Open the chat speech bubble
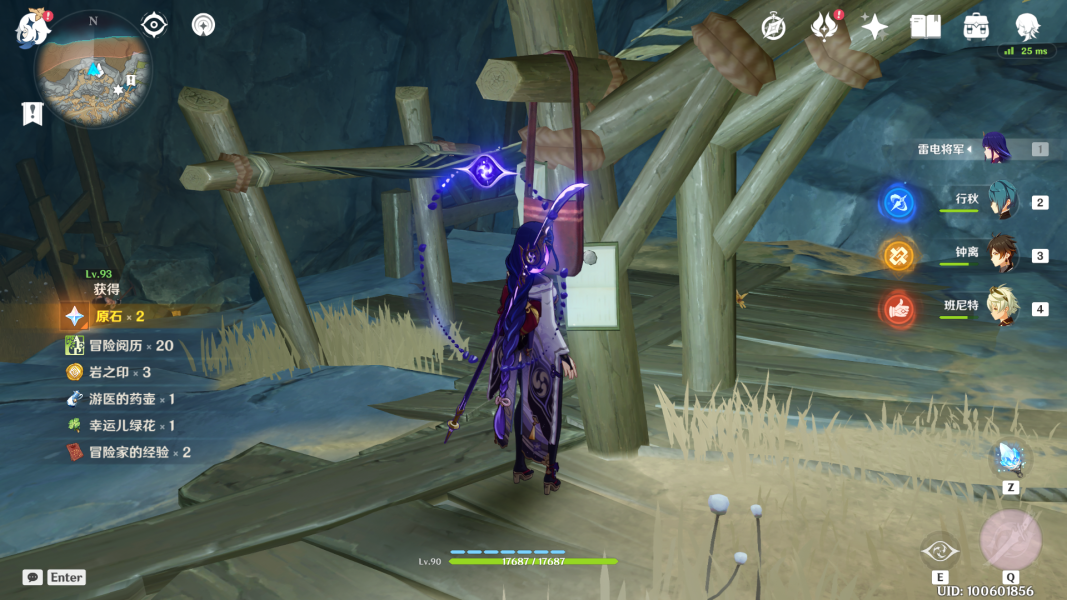This screenshot has height=600, width=1067. tap(33, 577)
